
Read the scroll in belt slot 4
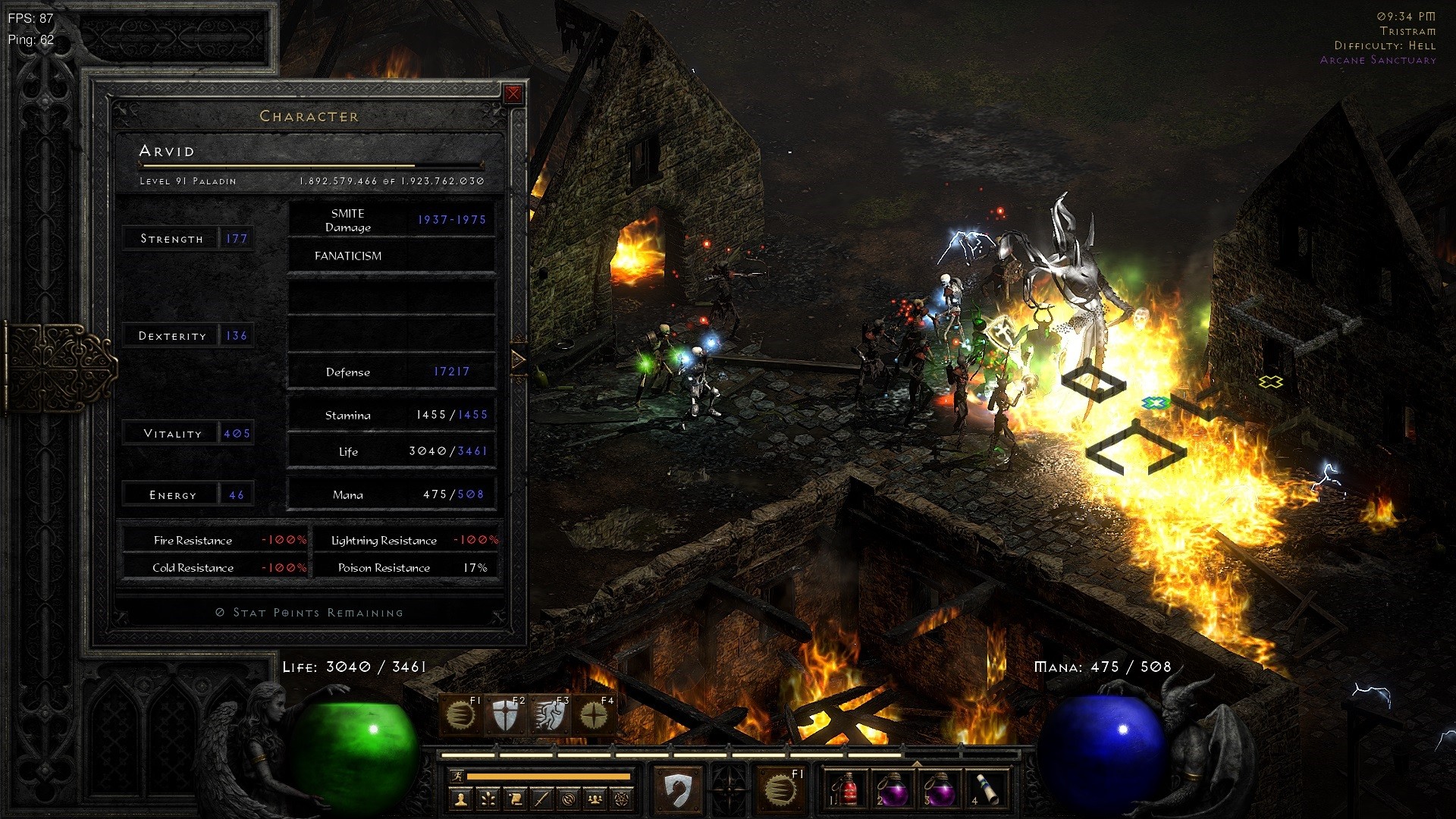pyautogui.click(x=985, y=790)
